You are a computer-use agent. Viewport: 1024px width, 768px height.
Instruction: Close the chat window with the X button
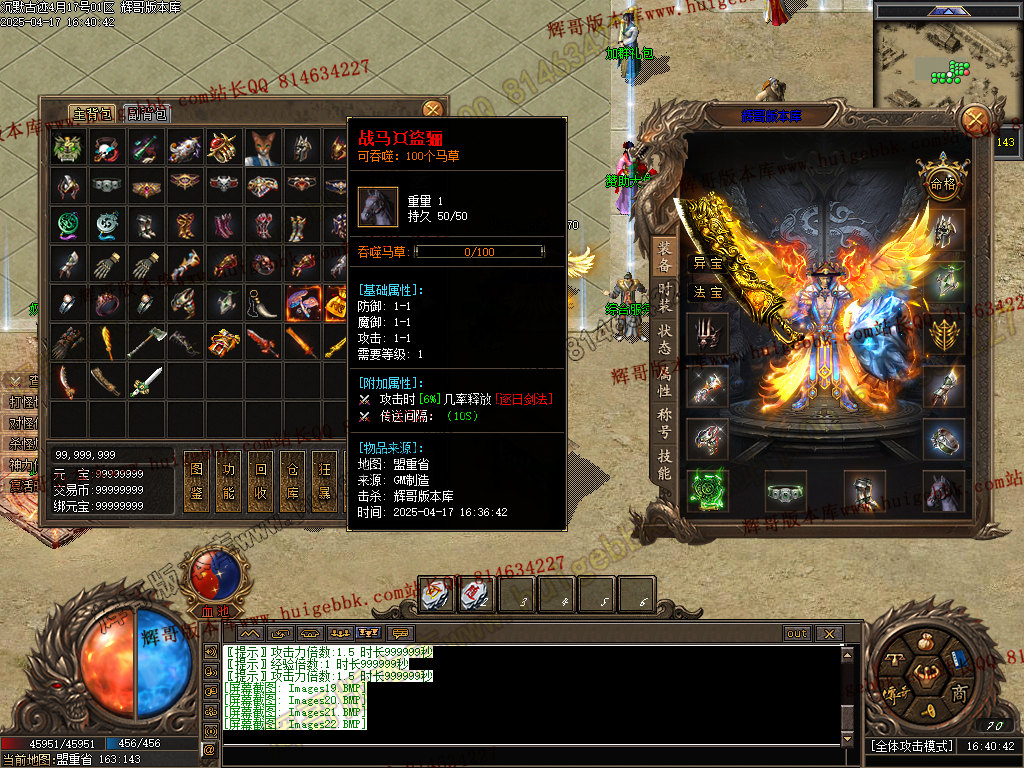pos(827,633)
